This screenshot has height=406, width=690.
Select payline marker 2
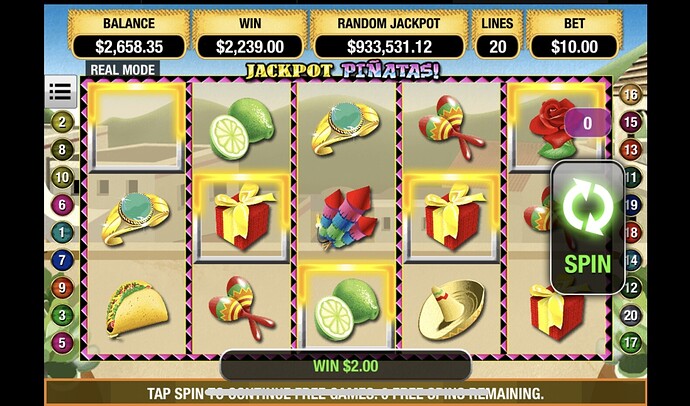point(63,122)
